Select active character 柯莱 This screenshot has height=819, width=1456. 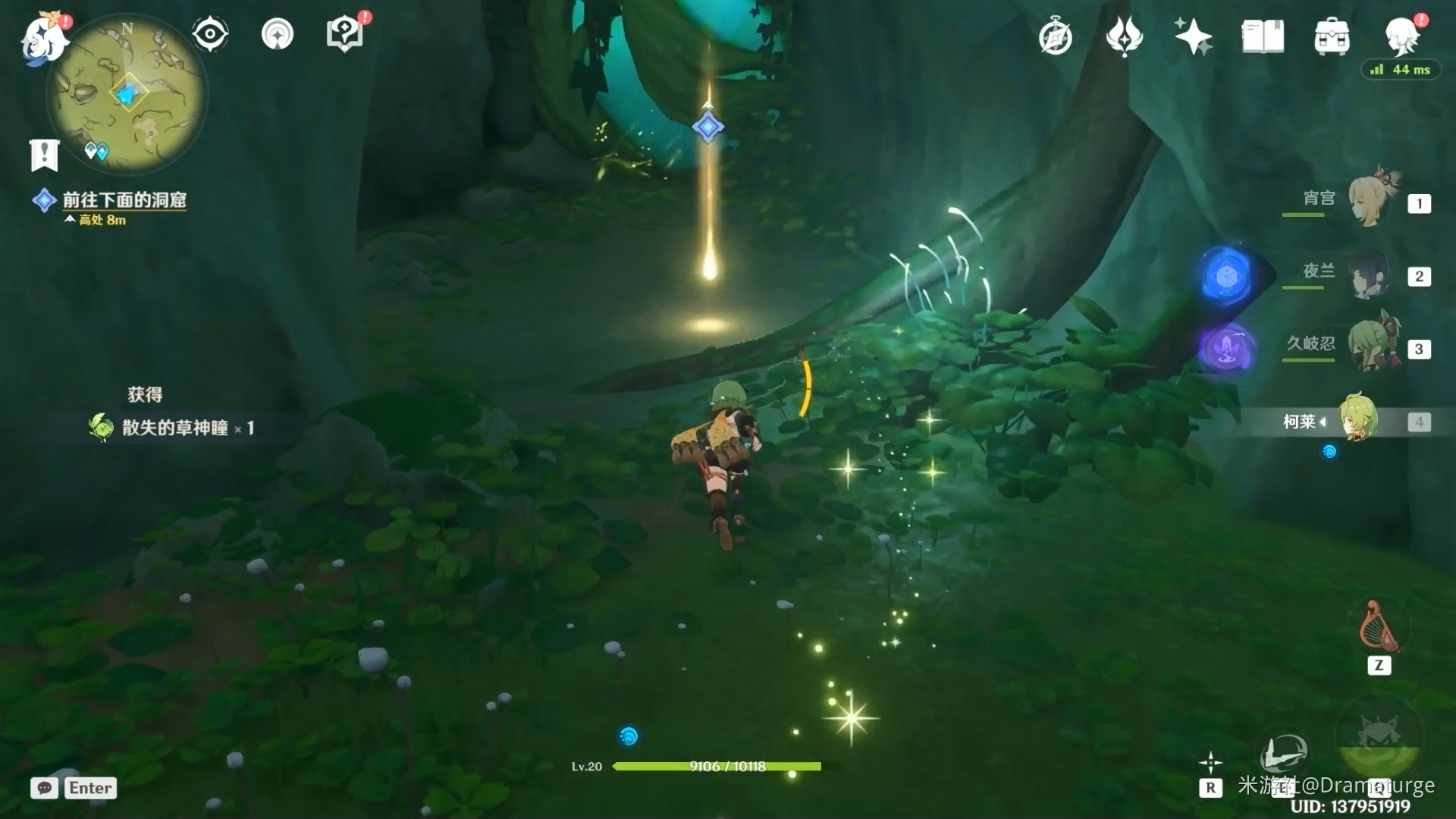pyautogui.click(x=1357, y=419)
